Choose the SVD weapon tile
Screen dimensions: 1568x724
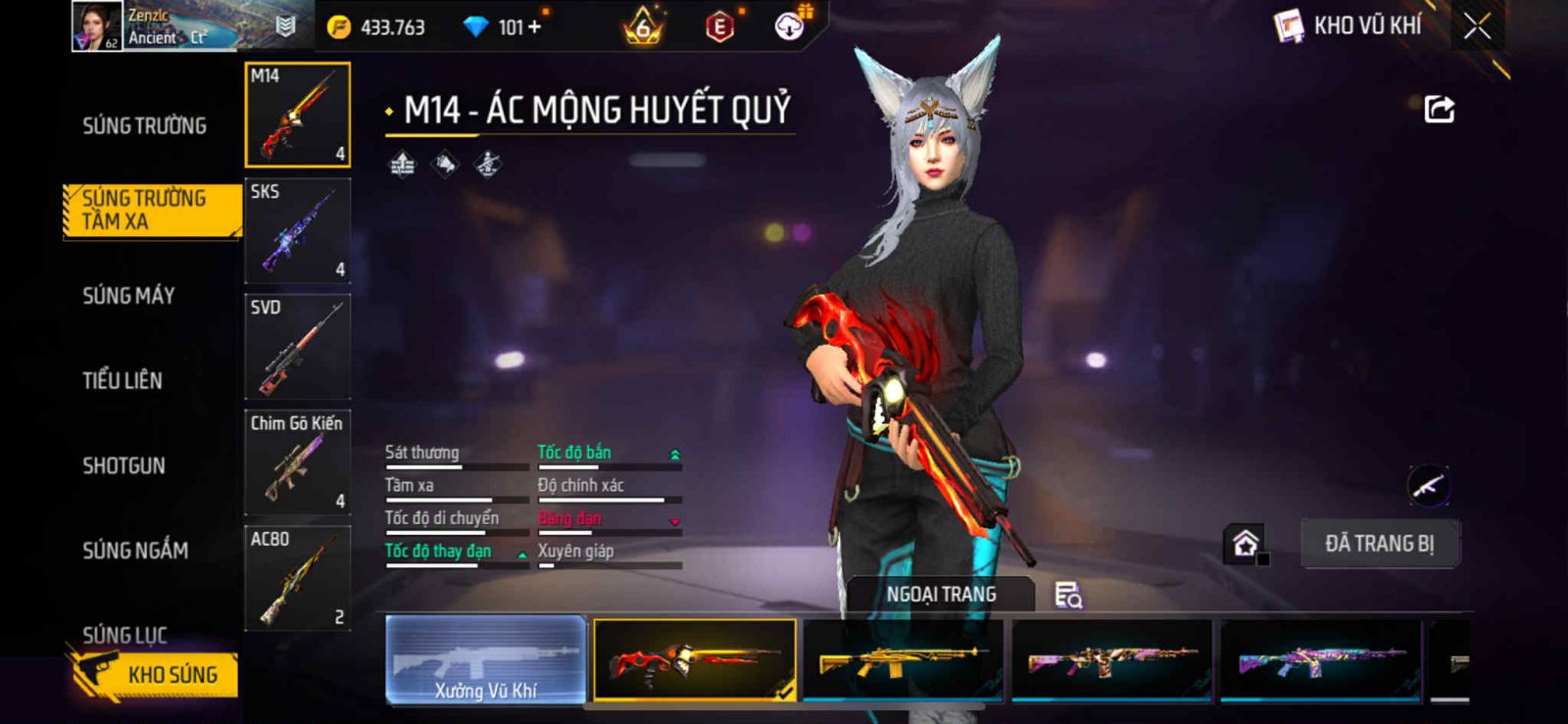[297, 347]
